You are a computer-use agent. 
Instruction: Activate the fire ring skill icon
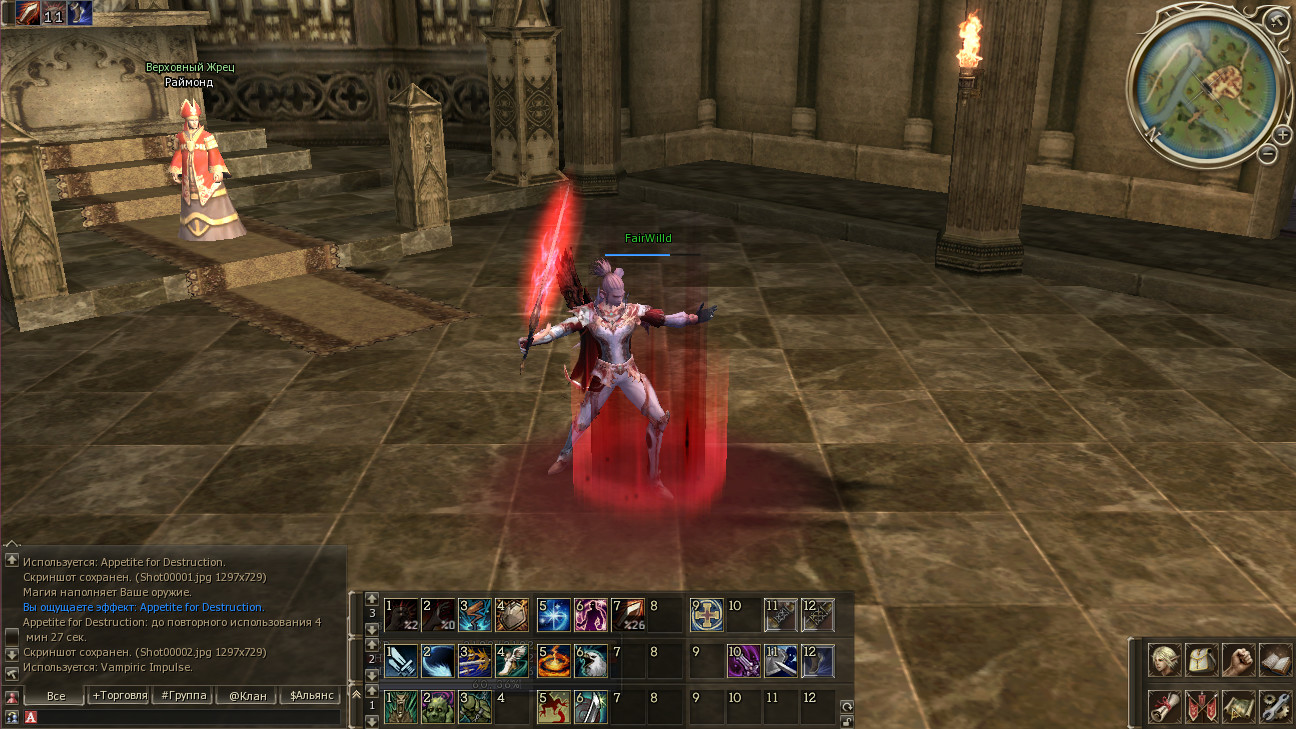coord(554,661)
